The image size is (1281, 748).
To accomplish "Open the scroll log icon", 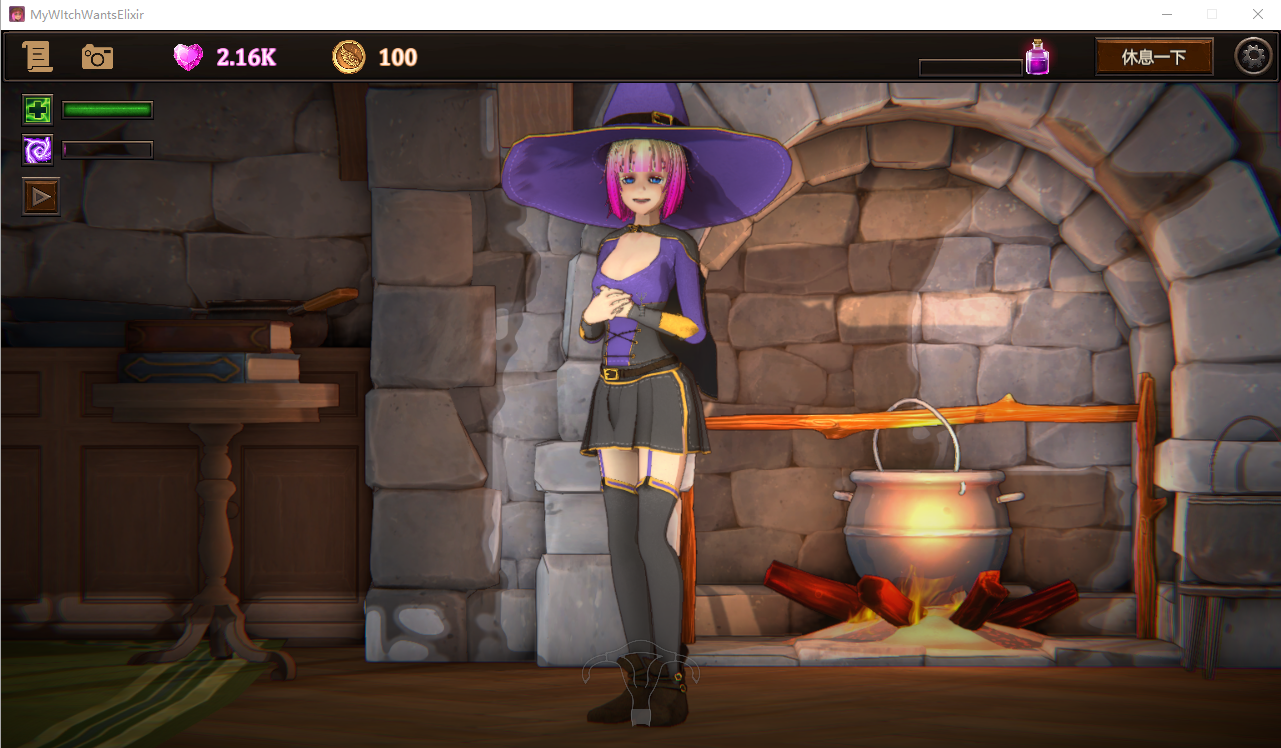I will point(38,57).
